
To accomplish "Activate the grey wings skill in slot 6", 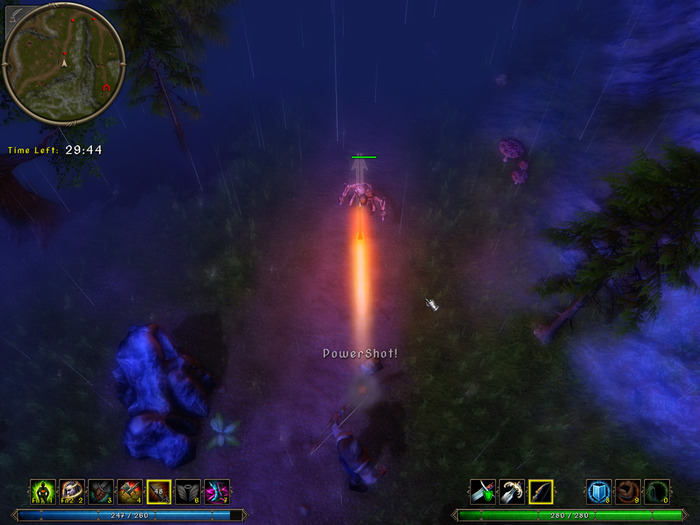I will [187, 491].
